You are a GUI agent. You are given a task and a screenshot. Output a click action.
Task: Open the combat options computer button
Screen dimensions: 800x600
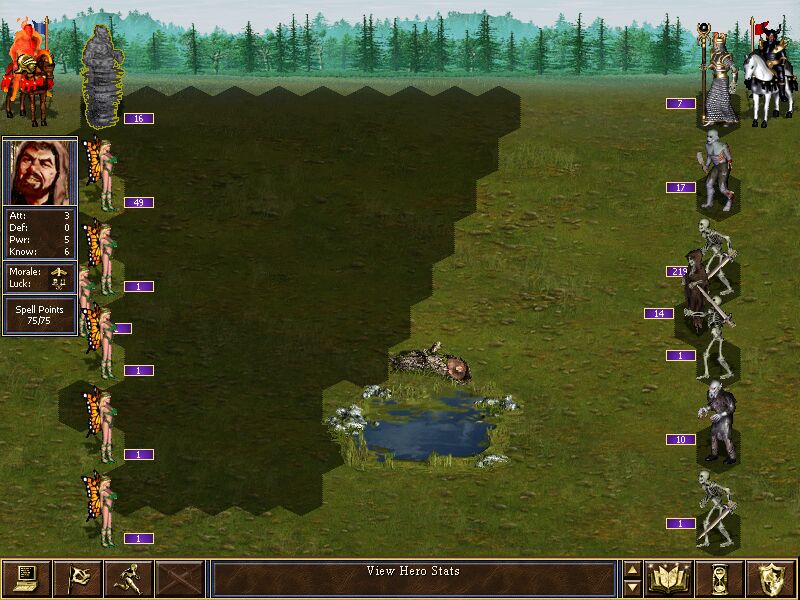tap(26, 579)
